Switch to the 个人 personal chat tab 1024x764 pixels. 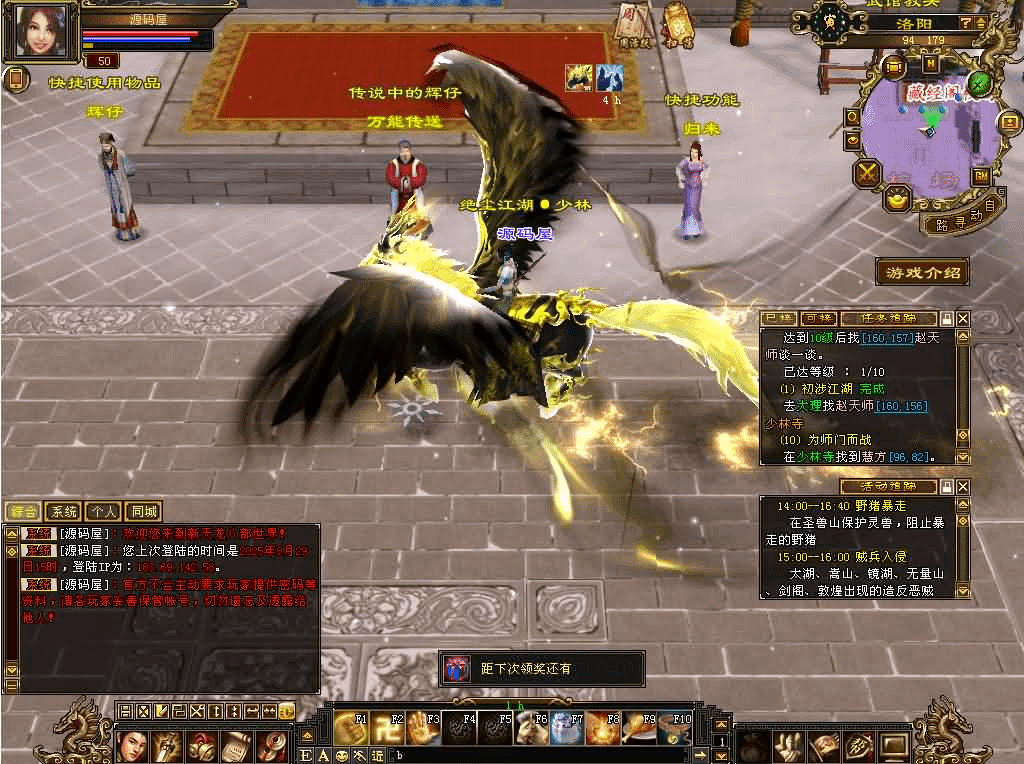(x=102, y=512)
